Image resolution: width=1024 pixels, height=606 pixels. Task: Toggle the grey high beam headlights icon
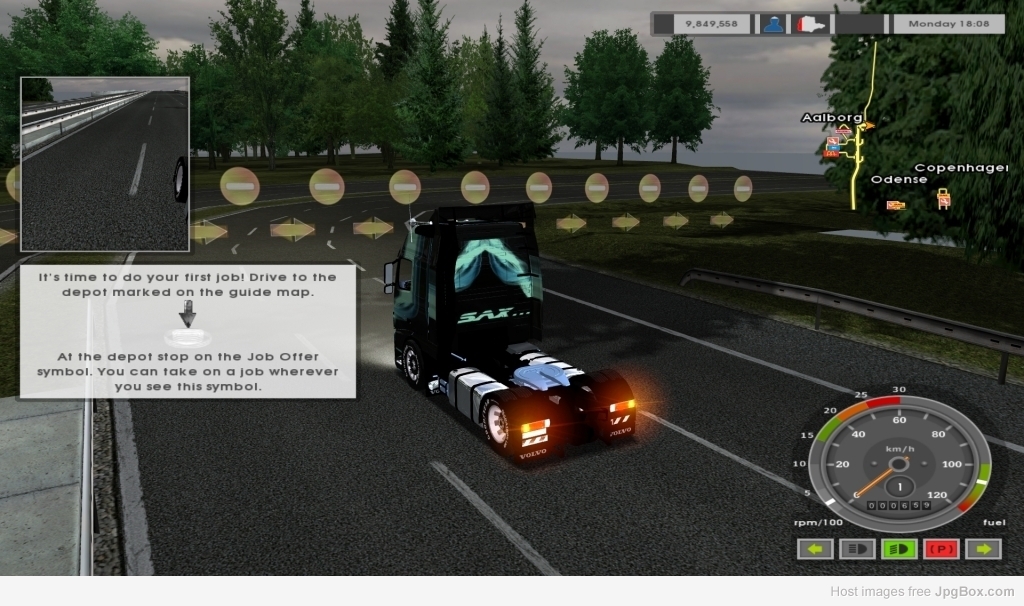click(858, 549)
